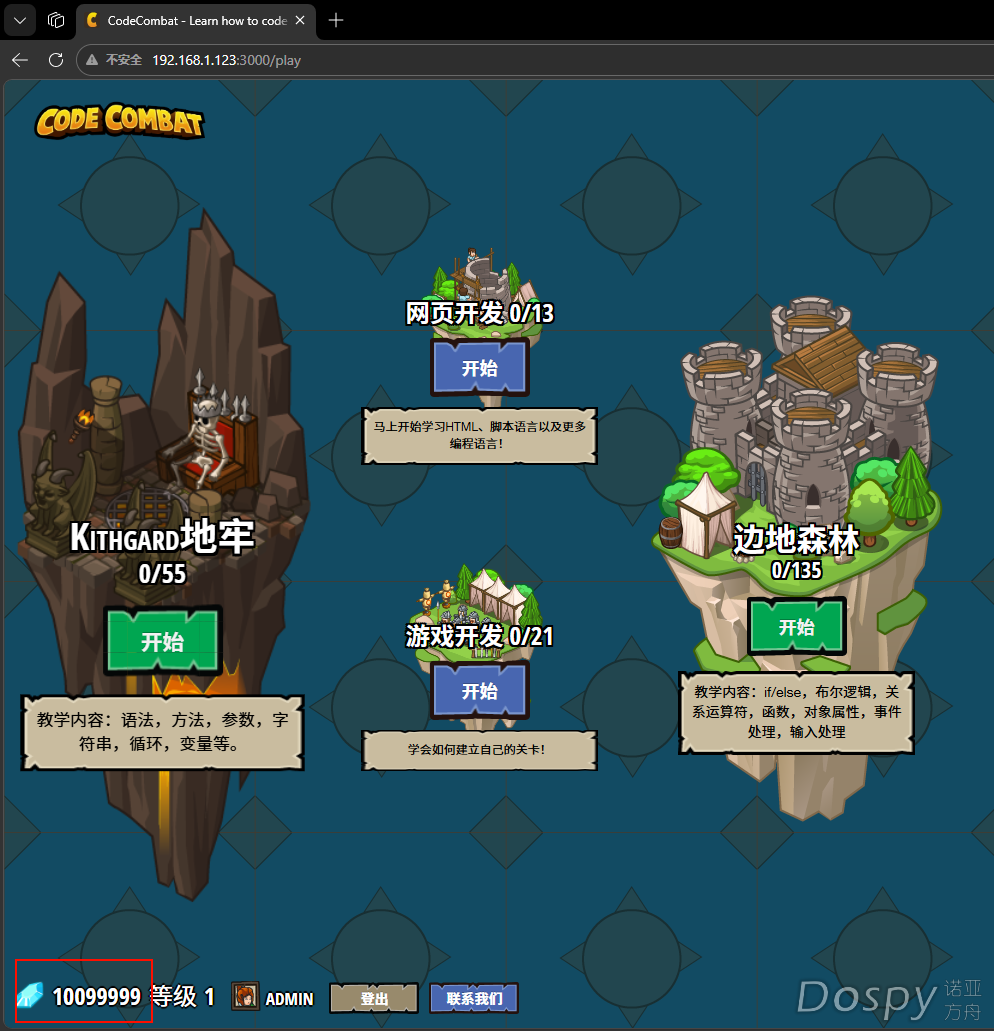Open the ADMIN hero portrait
This screenshot has height=1031, width=994.
pyautogui.click(x=245, y=997)
